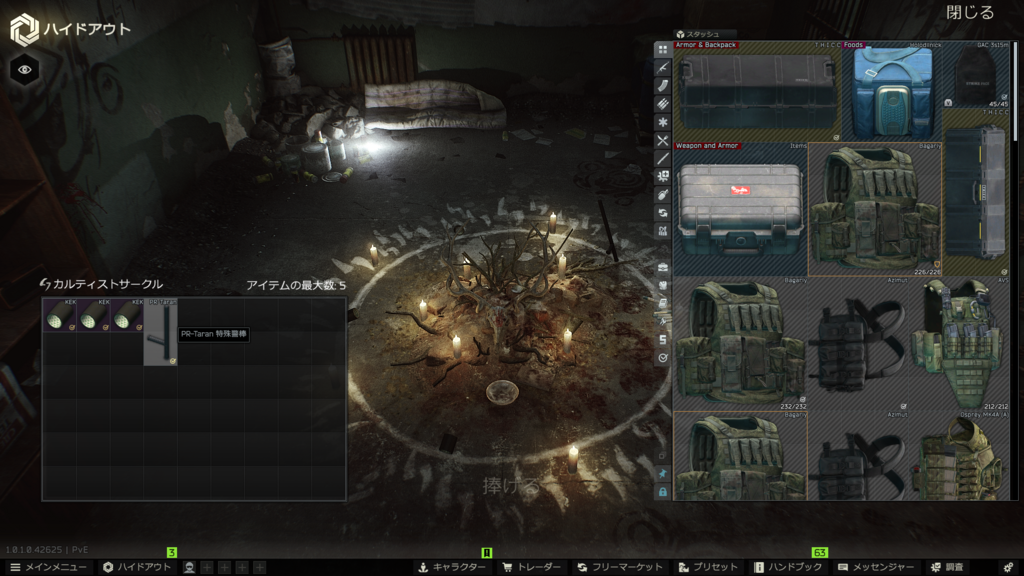Open the 調査 survey button
Image resolution: width=1024 pixels, height=576 pixels.
pyautogui.click(x=949, y=567)
